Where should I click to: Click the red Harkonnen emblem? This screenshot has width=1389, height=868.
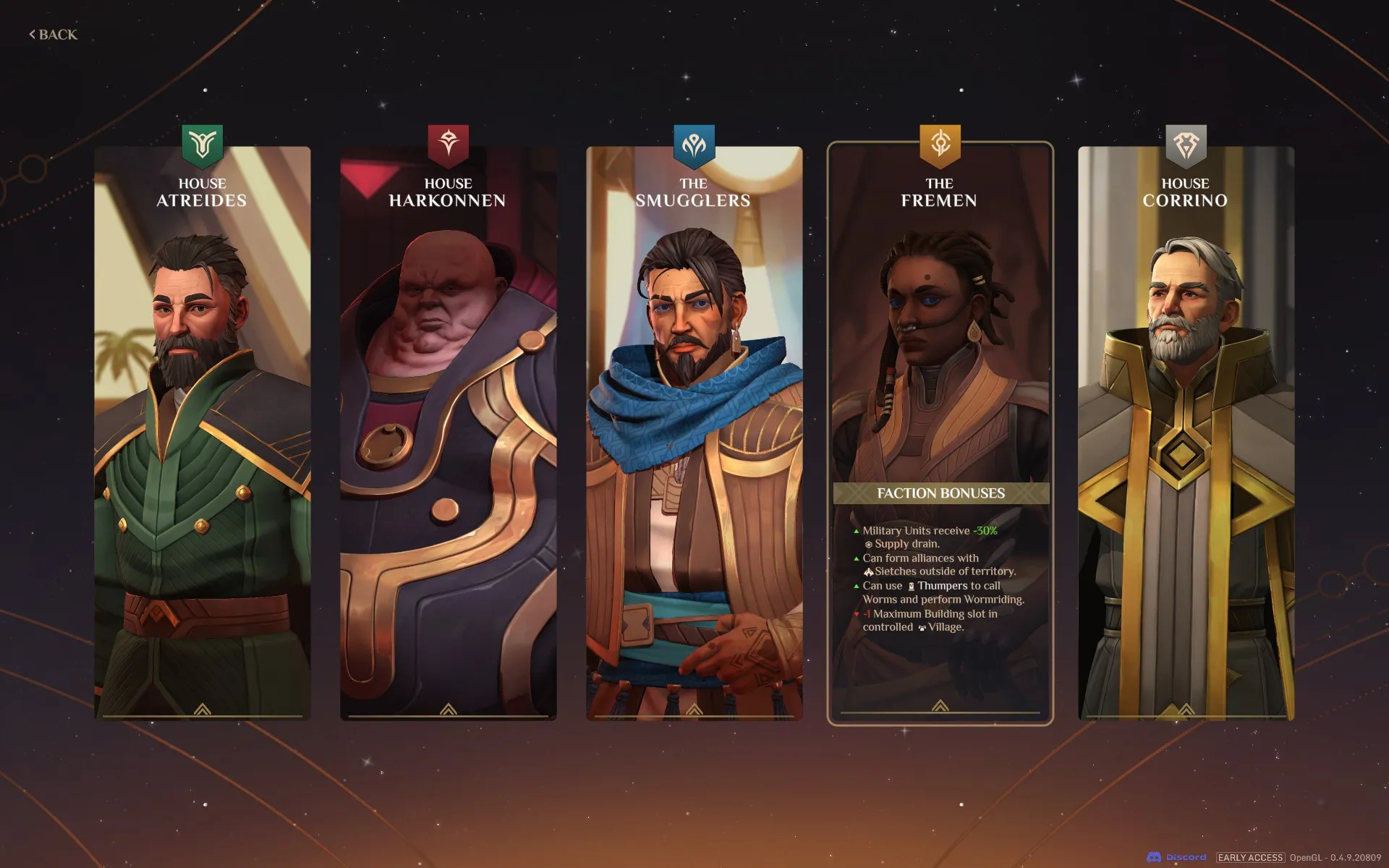(449, 144)
